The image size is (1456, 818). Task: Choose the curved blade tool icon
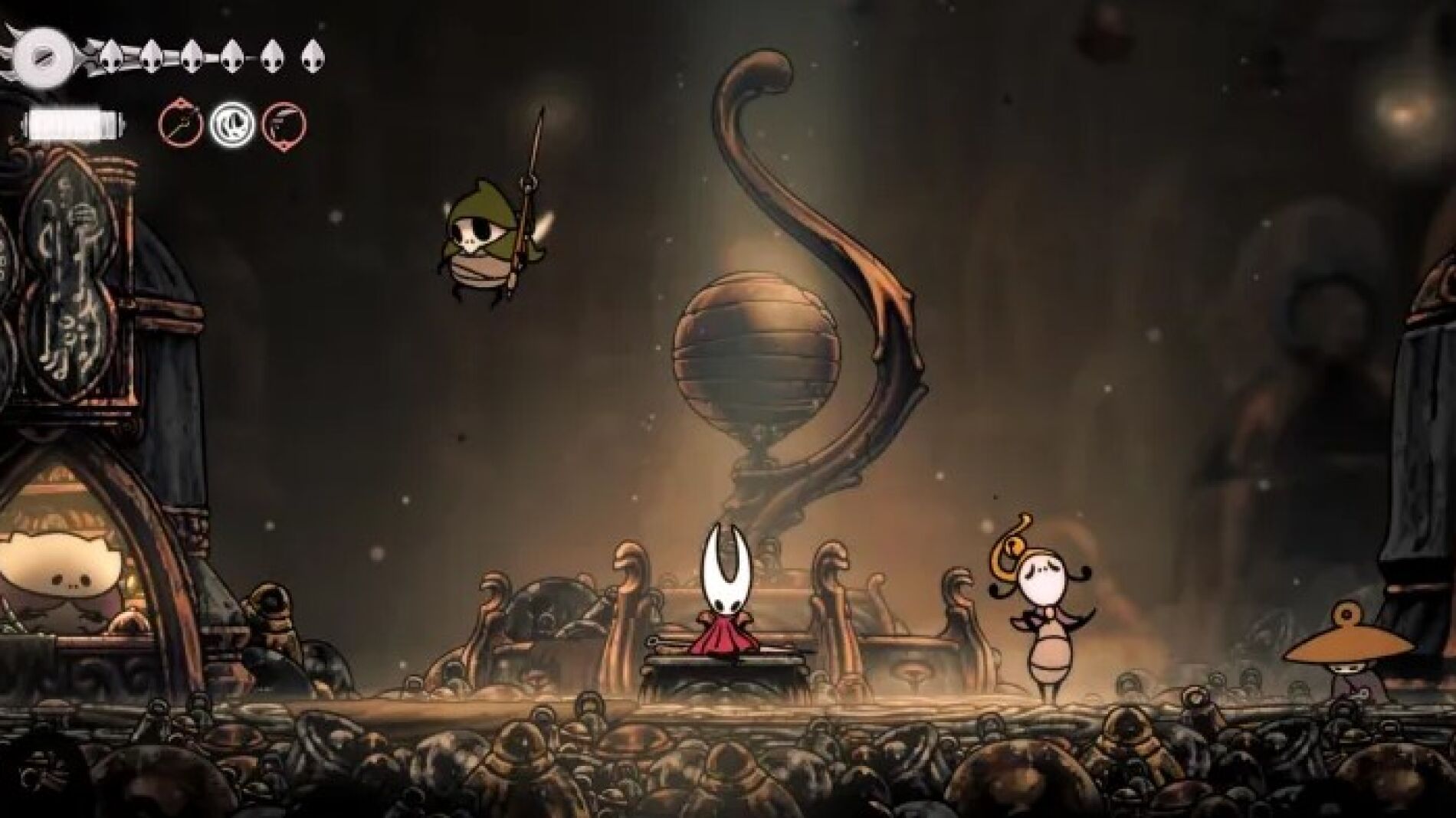pyautogui.click(x=284, y=123)
